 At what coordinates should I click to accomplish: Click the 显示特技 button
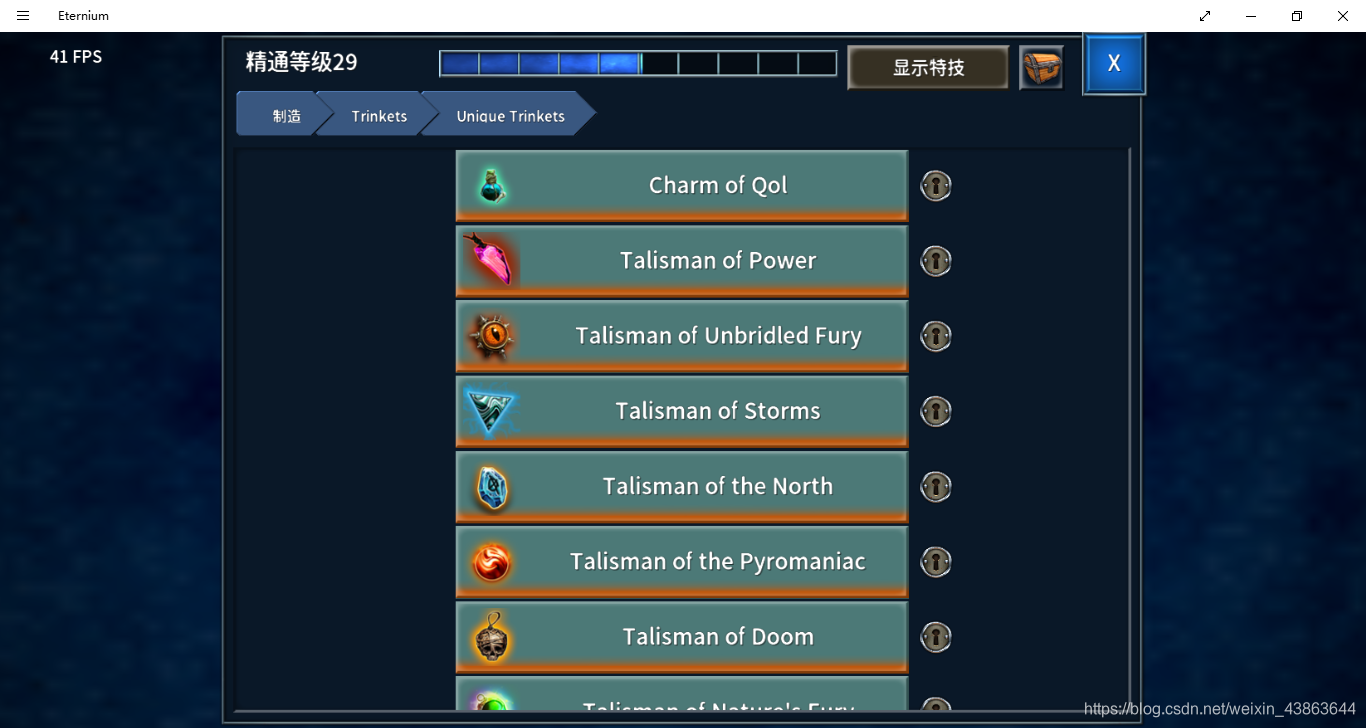pos(928,68)
